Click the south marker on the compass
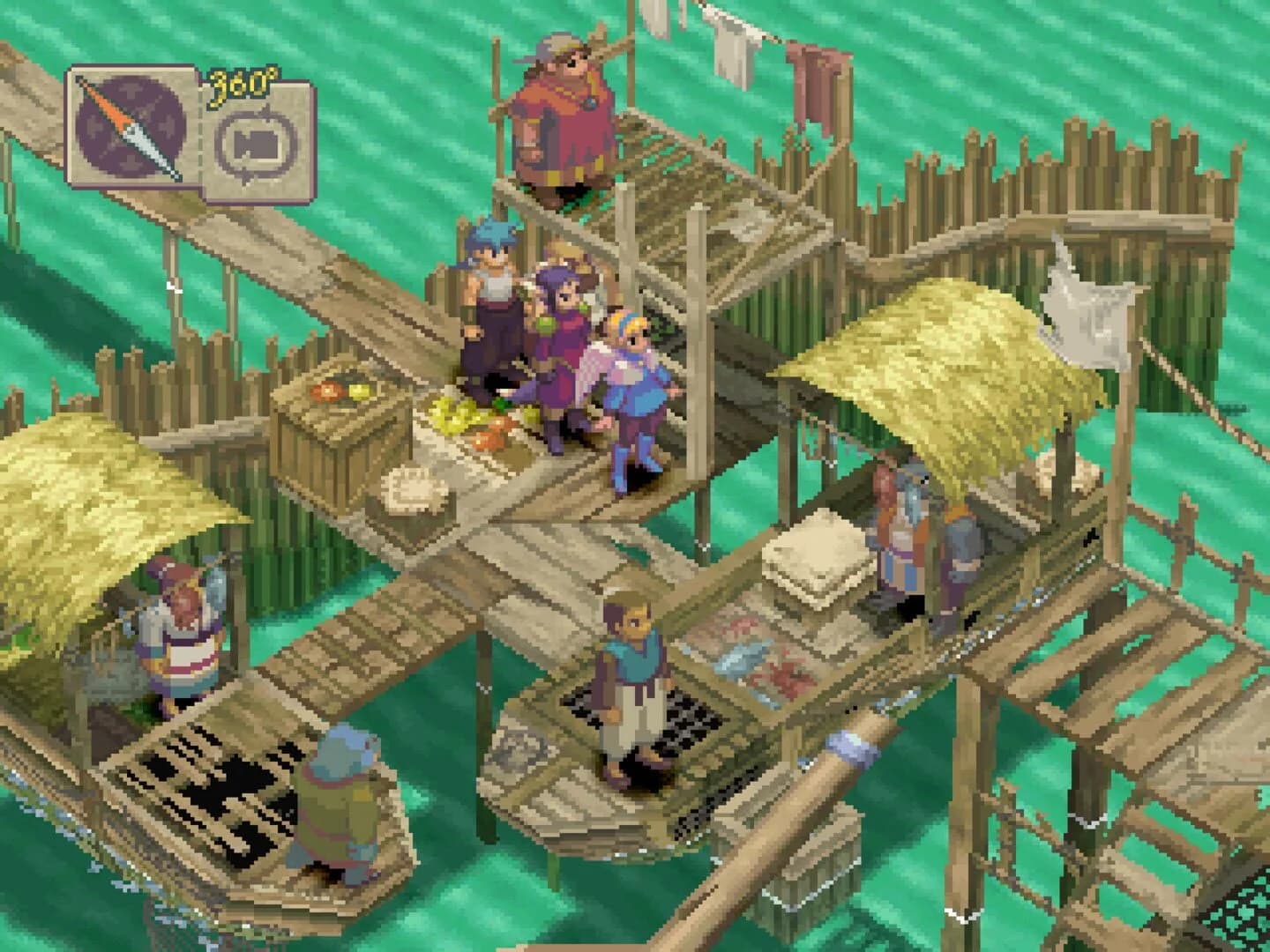 click(x=131, y=160)
